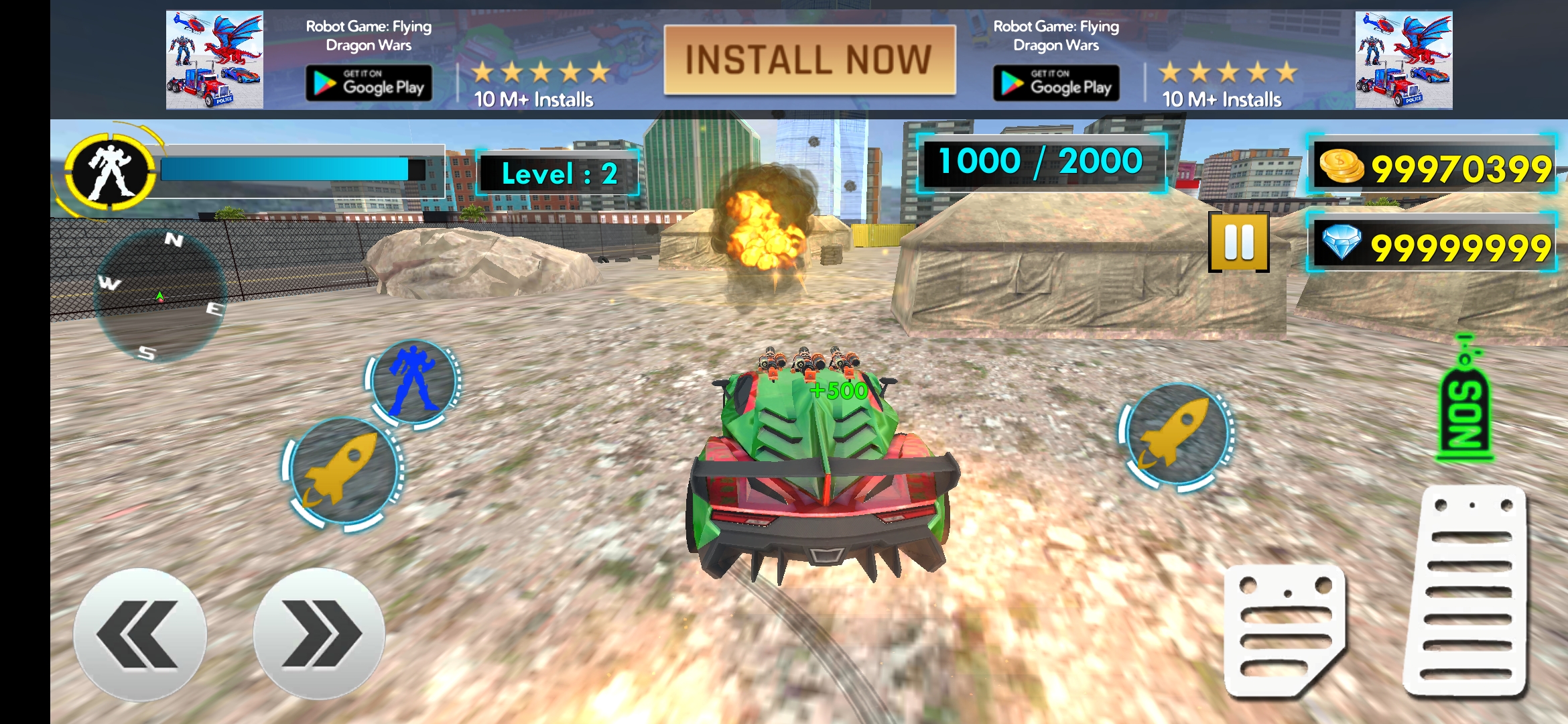Image resolution: width=1568 pixels, height=724 pixels.
Task: Pause the game with the yellow pause button
Action: tap(1238, 242)
